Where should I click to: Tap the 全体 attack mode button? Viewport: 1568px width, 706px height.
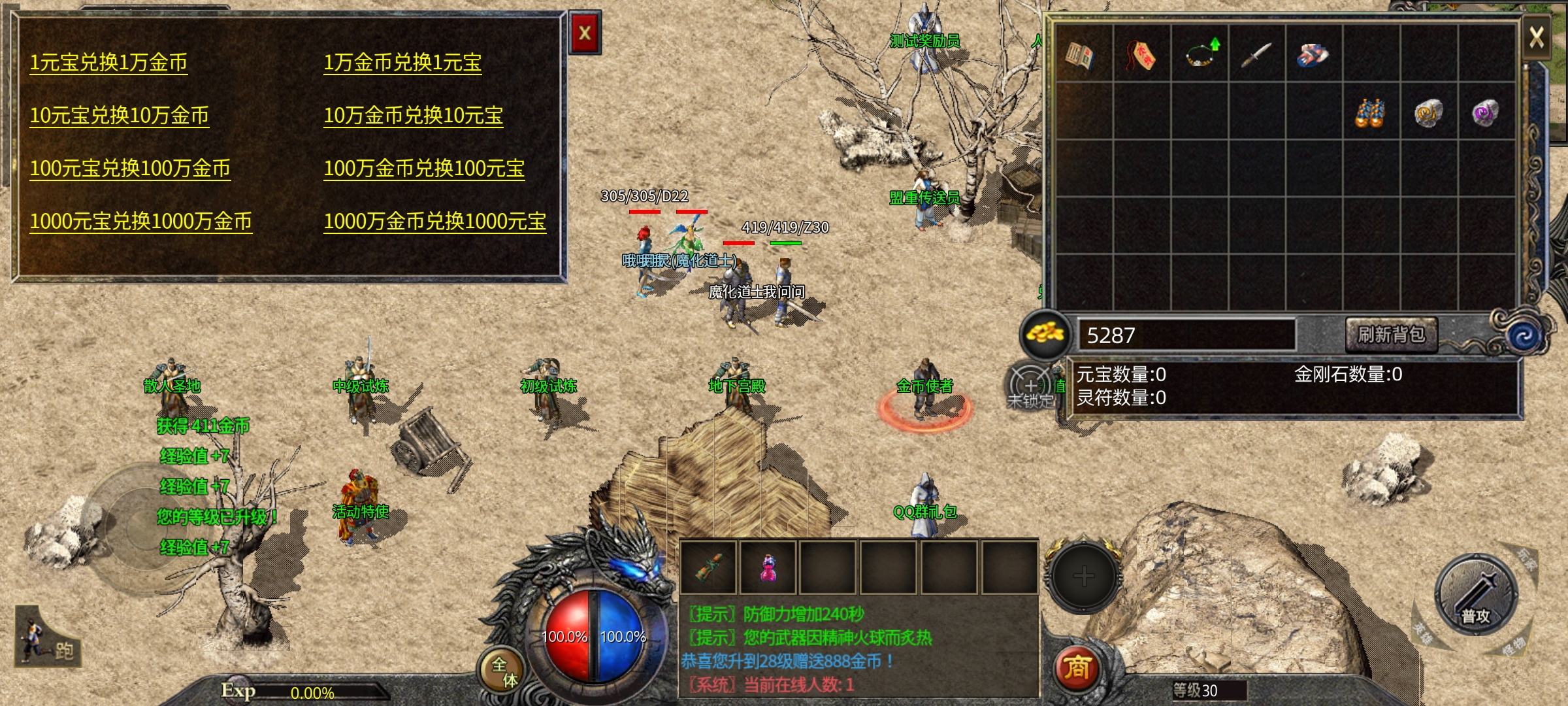click(x=503, y=671)
